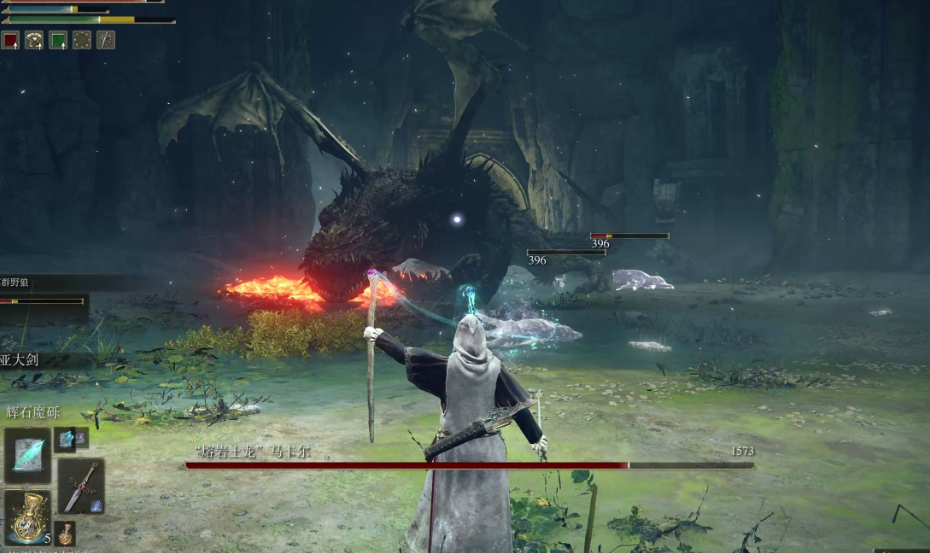
Task: Select the equipped dagger weapon slot
Action: click(80, 486)
